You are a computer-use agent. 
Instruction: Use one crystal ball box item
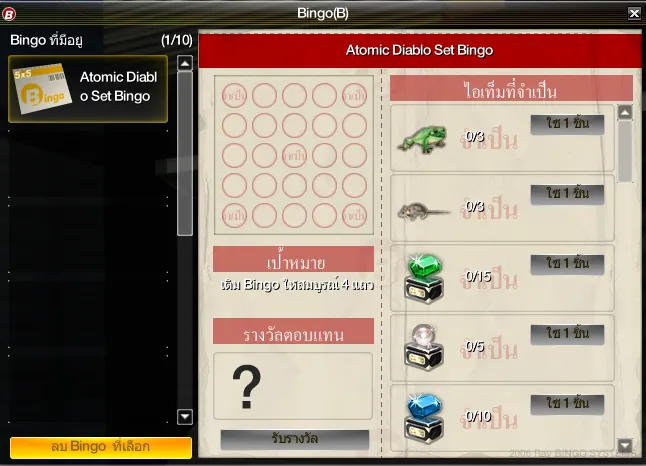(567, 334)
